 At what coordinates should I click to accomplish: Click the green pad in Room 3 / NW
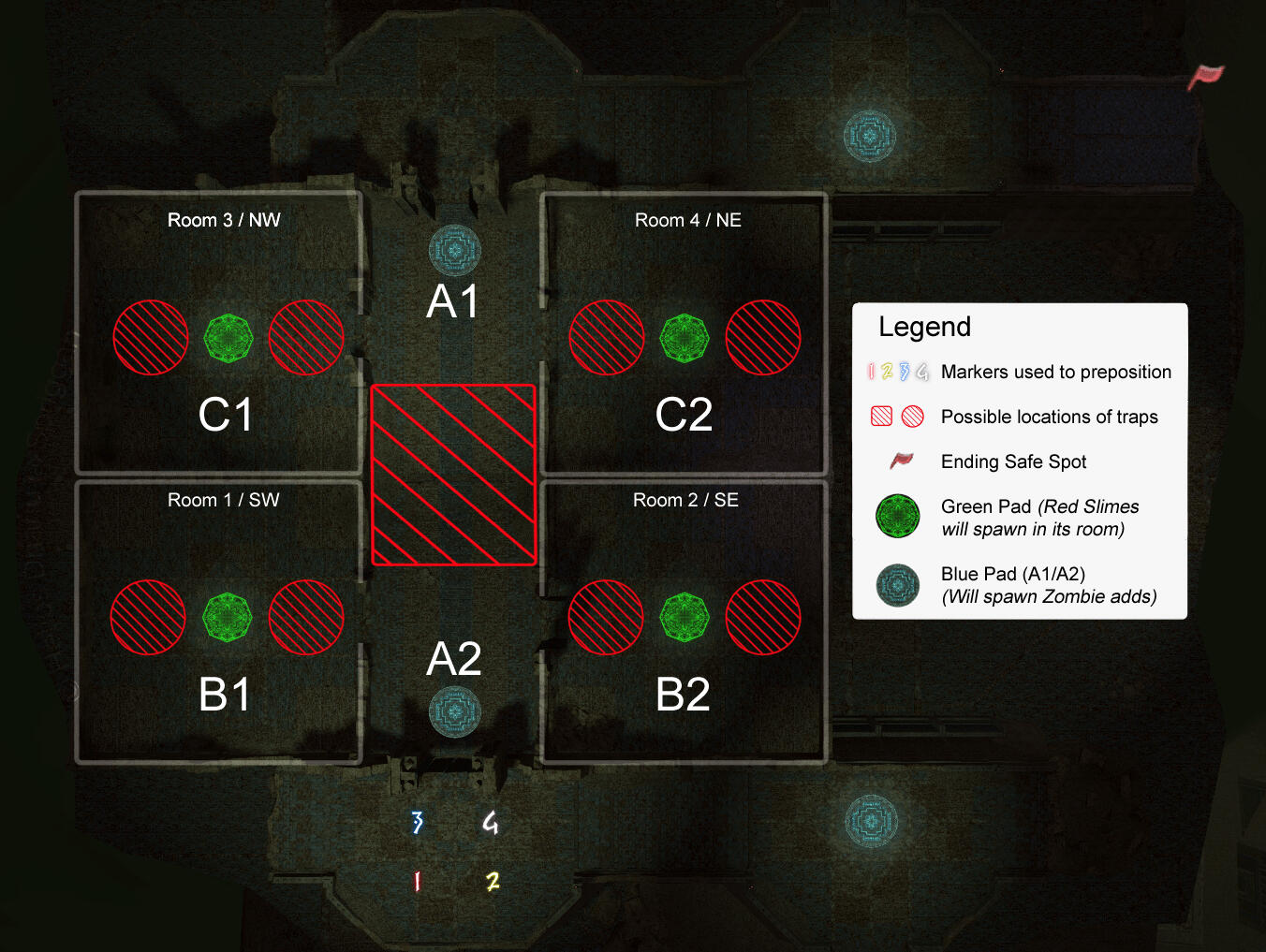[x=228, y=338]
